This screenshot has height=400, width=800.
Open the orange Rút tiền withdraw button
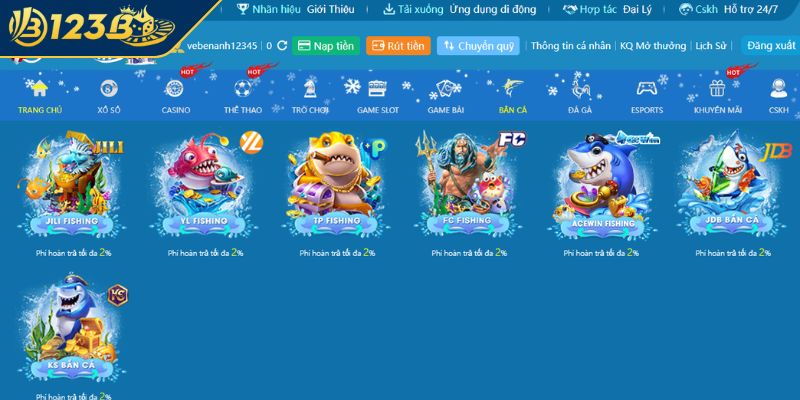(398, 46)
